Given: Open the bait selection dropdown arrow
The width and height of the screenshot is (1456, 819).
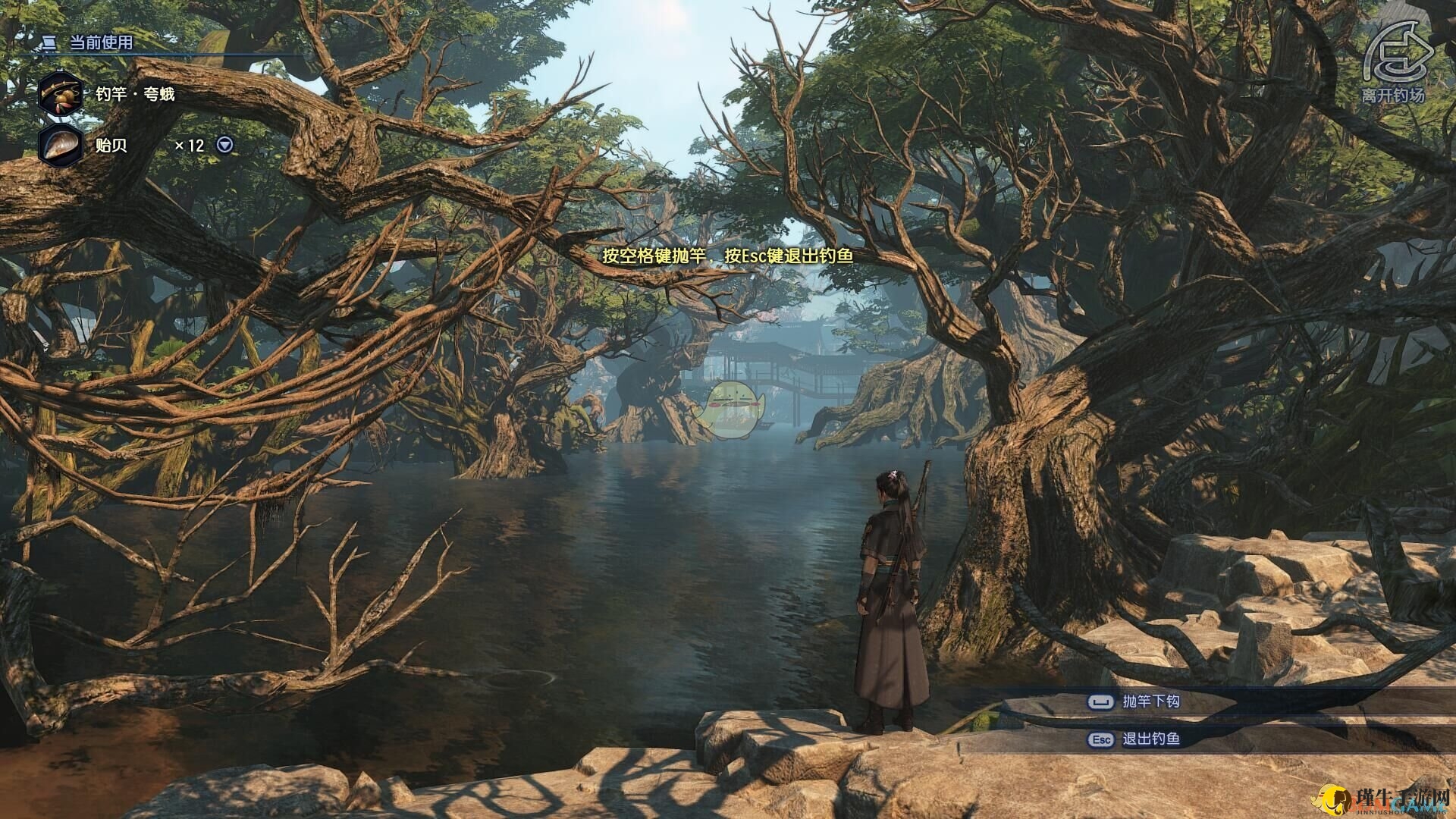Looking at the screenshot, I should coord(225,145).
